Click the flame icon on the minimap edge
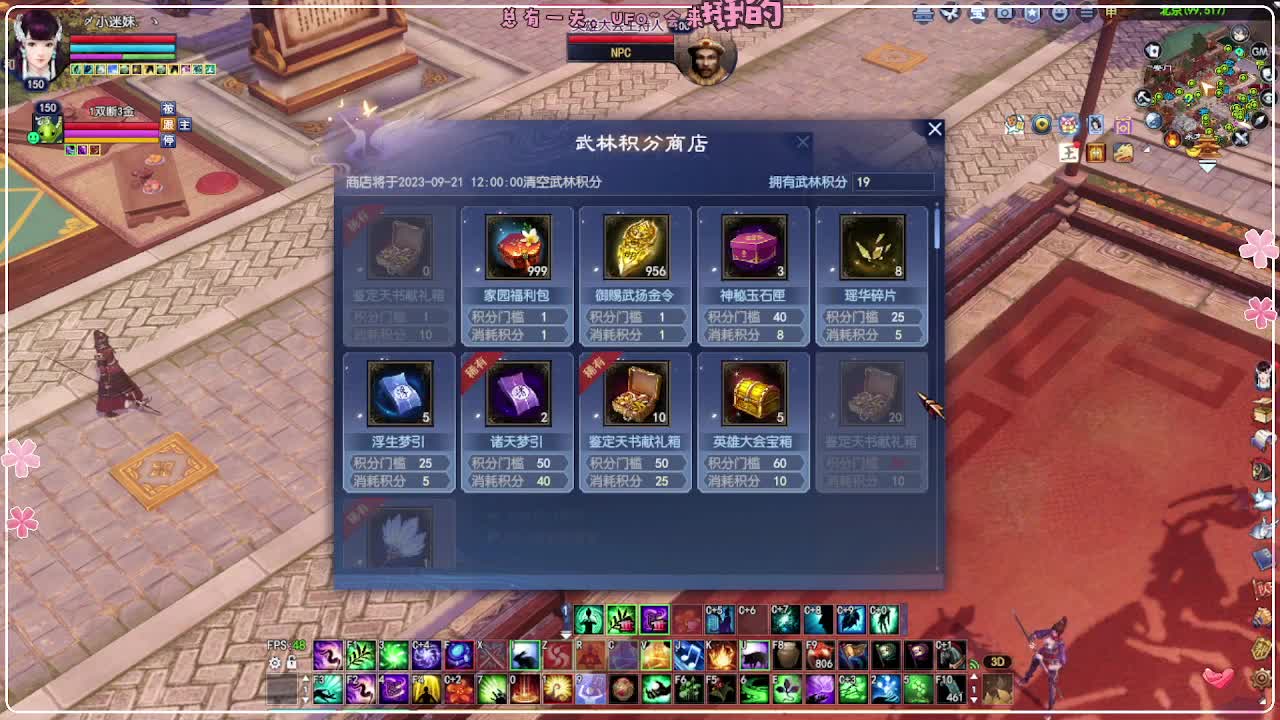The image size is (1280, 720). coord(1173,140)
